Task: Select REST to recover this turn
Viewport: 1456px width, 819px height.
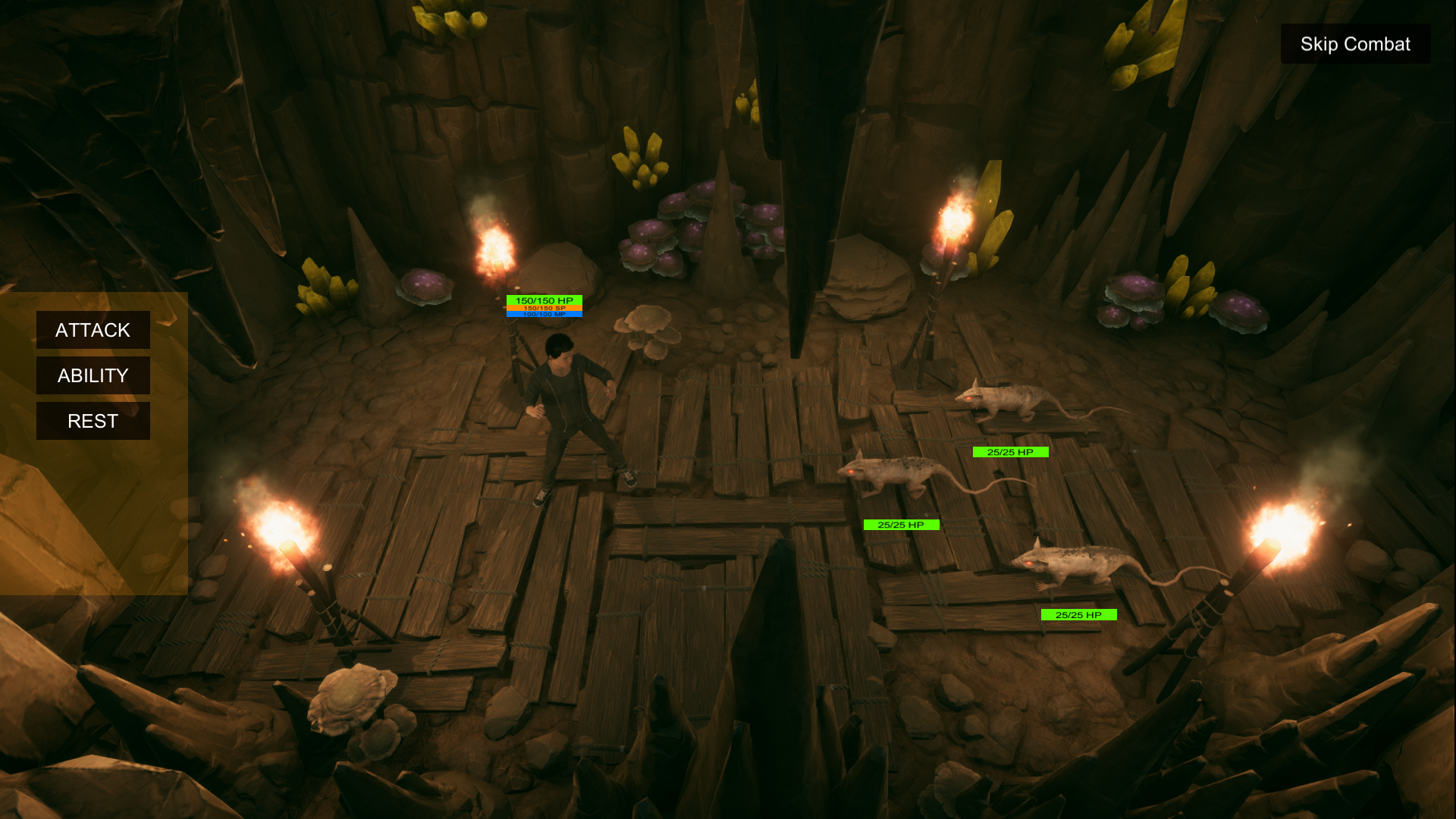Action: pyautogui.click(x=93, y=421)
